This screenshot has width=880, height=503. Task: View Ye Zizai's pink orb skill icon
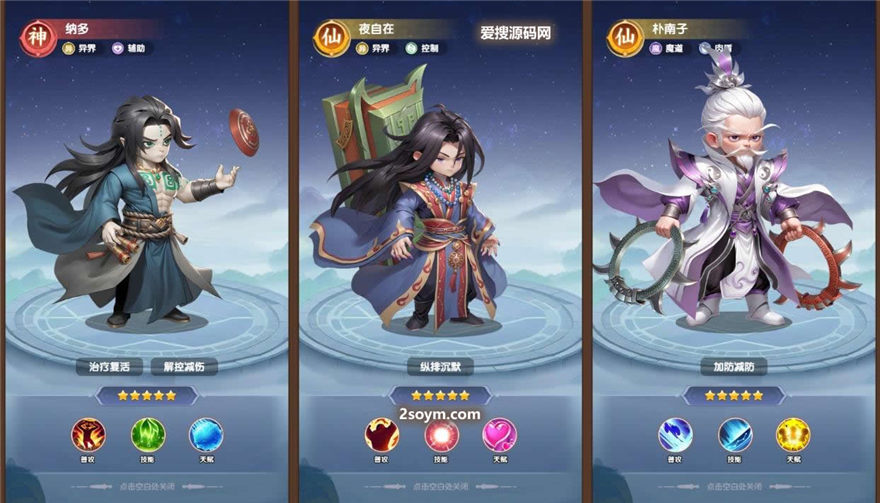pos(441,434)
